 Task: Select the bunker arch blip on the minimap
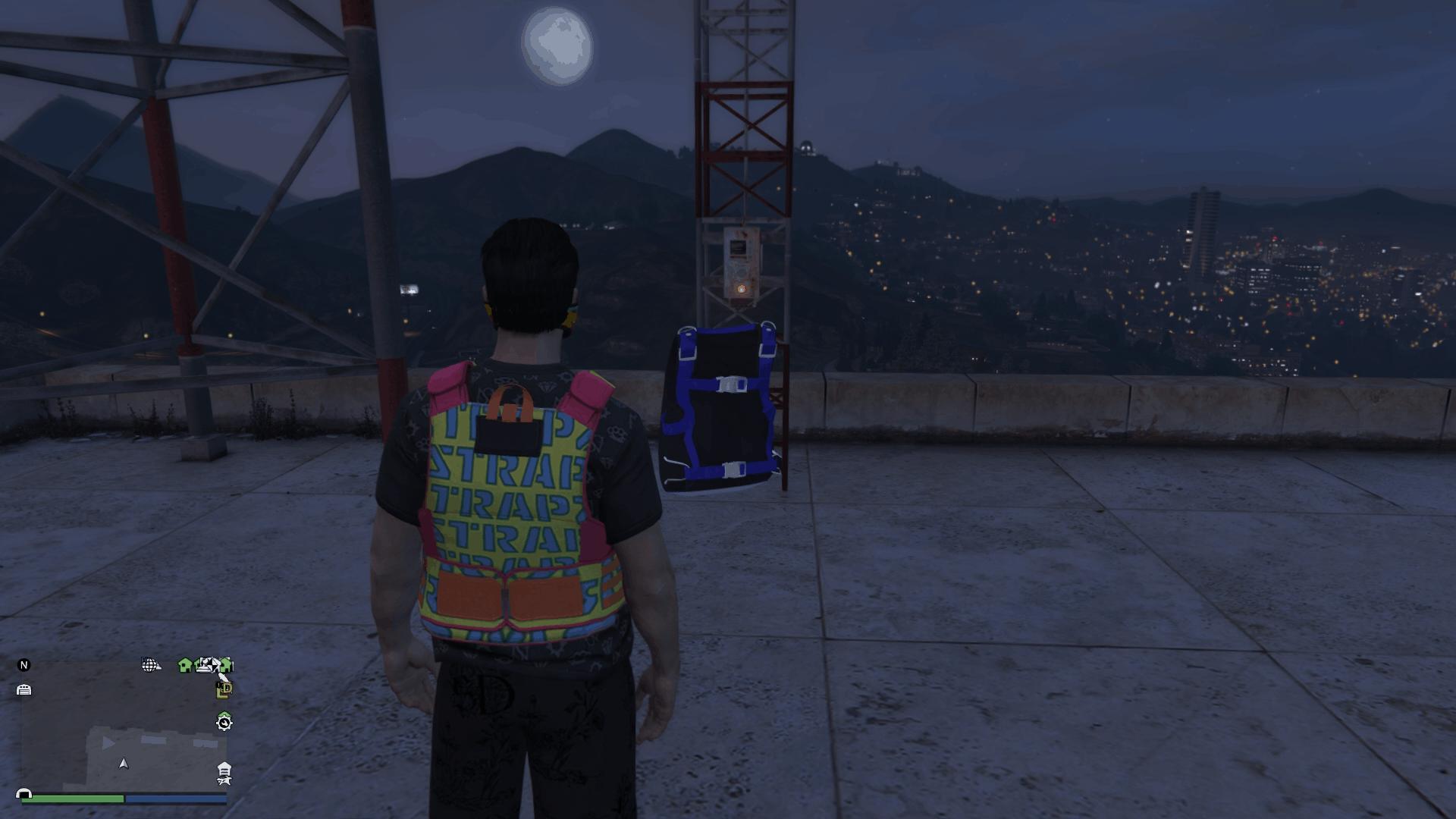click(x=24, y=794)
